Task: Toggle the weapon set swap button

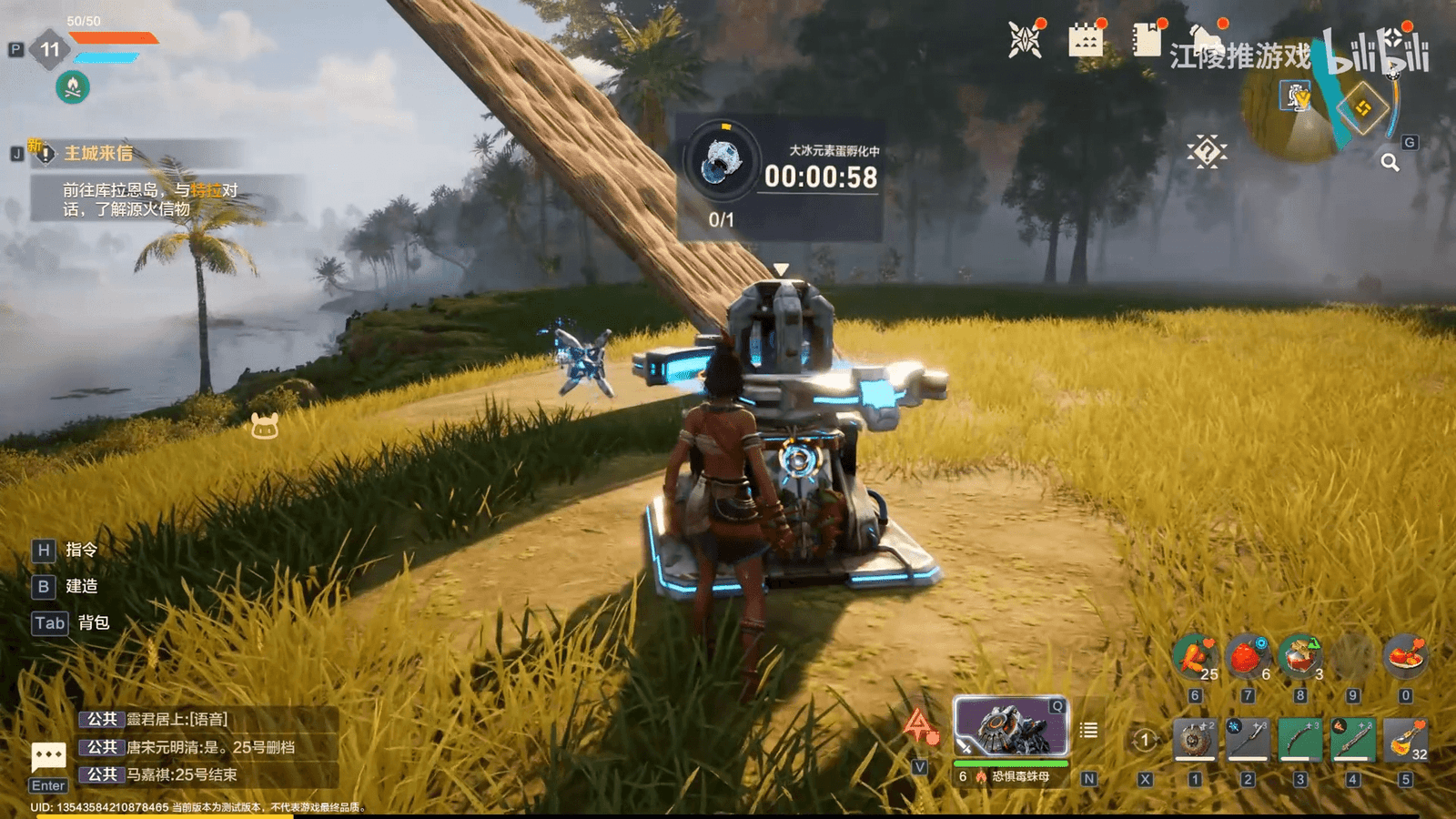Action: point(1145,740)
